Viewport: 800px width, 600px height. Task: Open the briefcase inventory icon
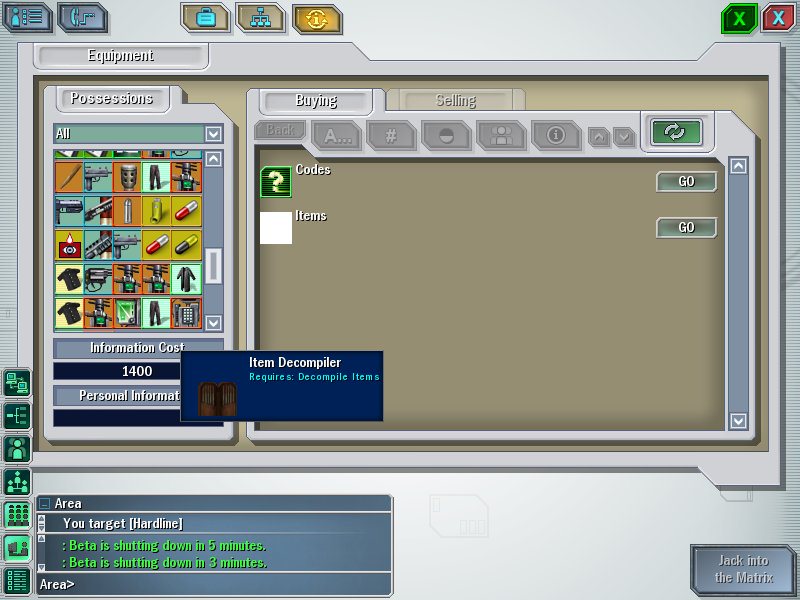205,18
